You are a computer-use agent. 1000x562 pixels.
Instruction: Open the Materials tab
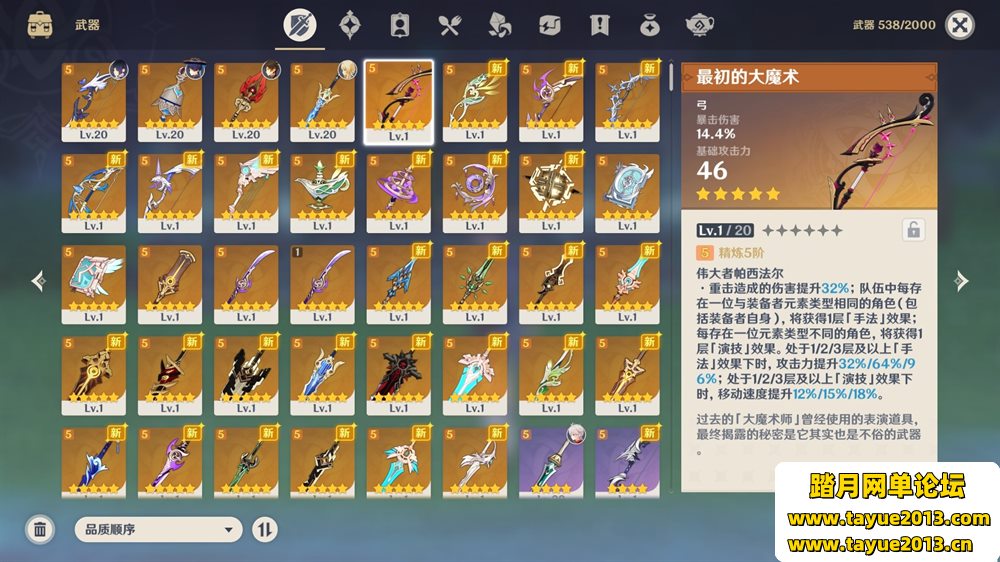(499, 25)
